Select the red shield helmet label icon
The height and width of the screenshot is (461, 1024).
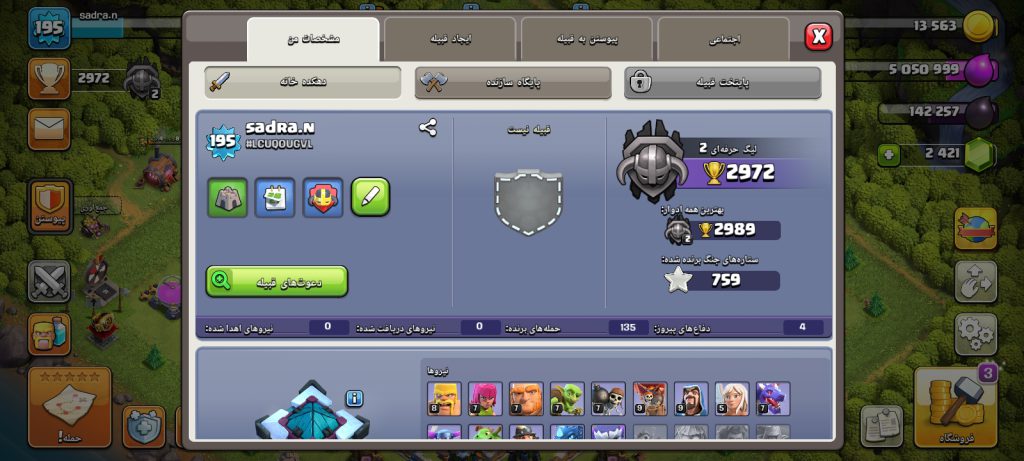click(x=323, y=197)
